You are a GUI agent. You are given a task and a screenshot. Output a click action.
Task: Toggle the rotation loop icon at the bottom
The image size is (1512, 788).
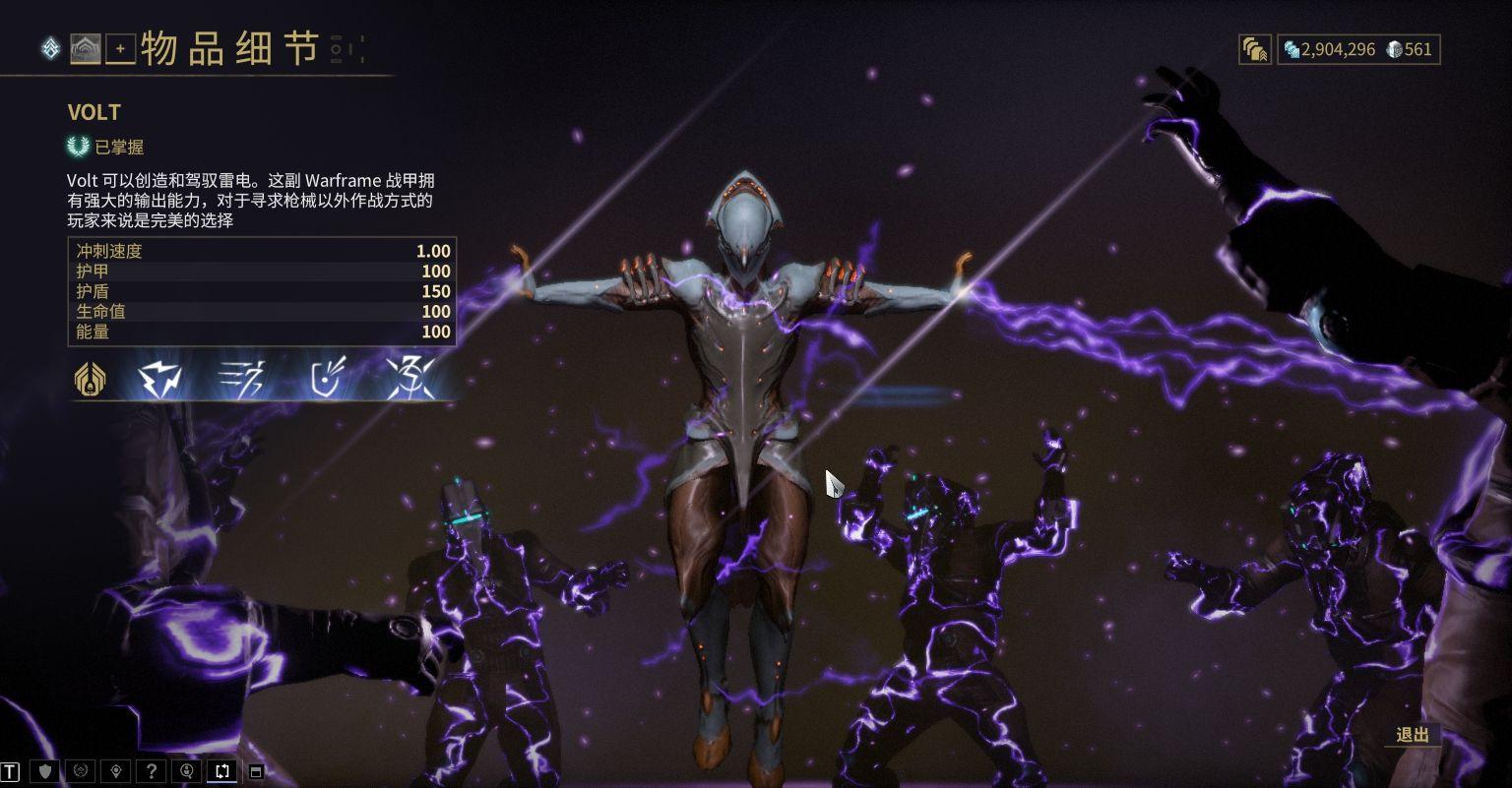pyautogui.click(x=221, y=771)
